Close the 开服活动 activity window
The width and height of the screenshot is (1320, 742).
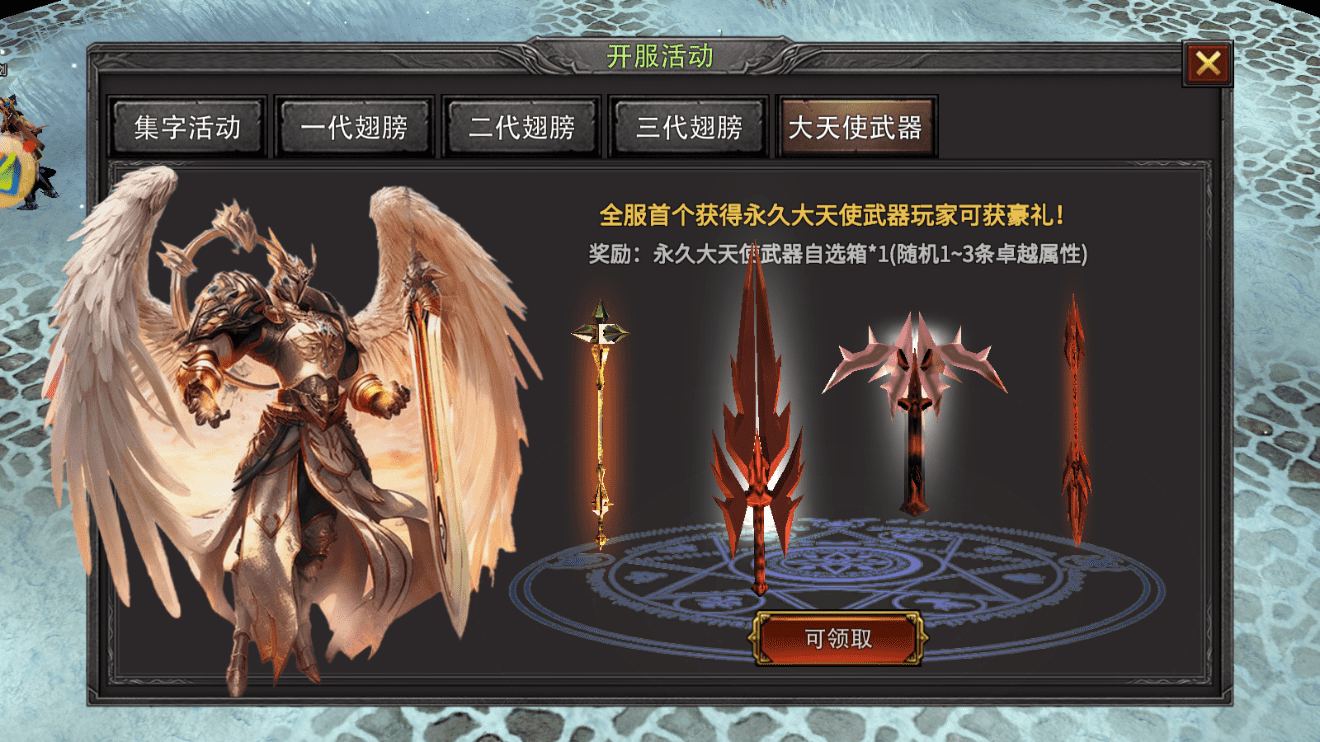[1210, 64]
